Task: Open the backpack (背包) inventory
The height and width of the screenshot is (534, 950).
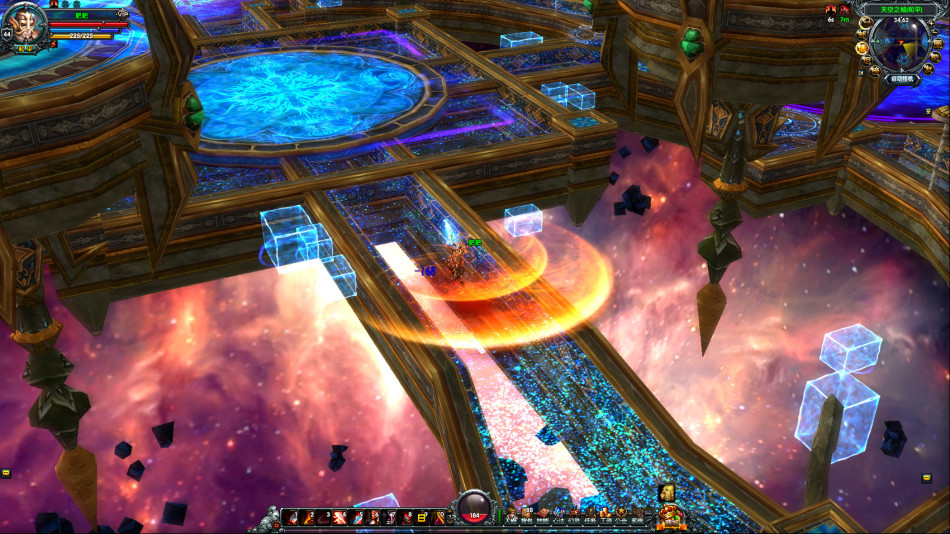Action: [x=529, y=516]
